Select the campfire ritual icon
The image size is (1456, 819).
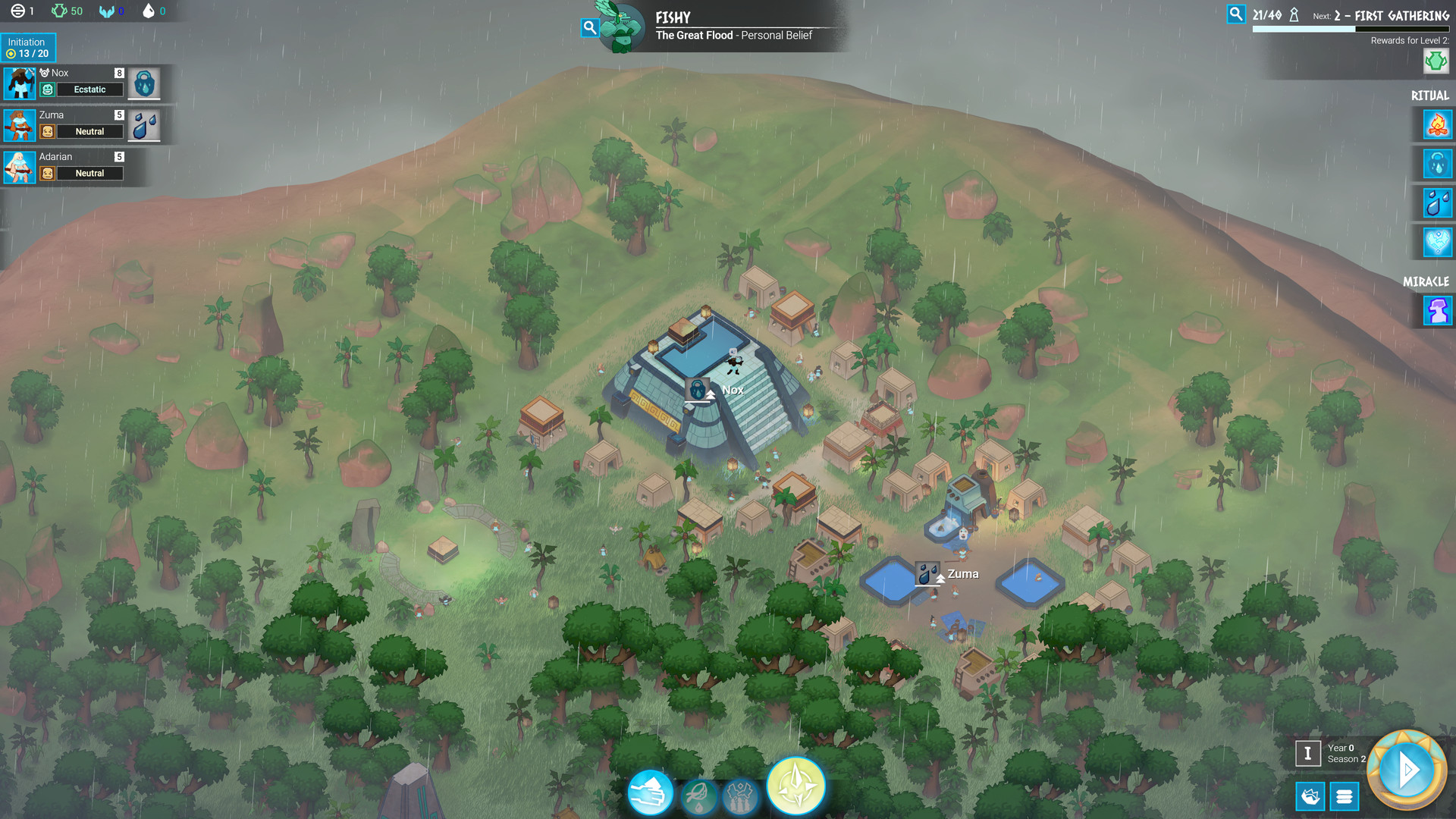click(1436, 124)
